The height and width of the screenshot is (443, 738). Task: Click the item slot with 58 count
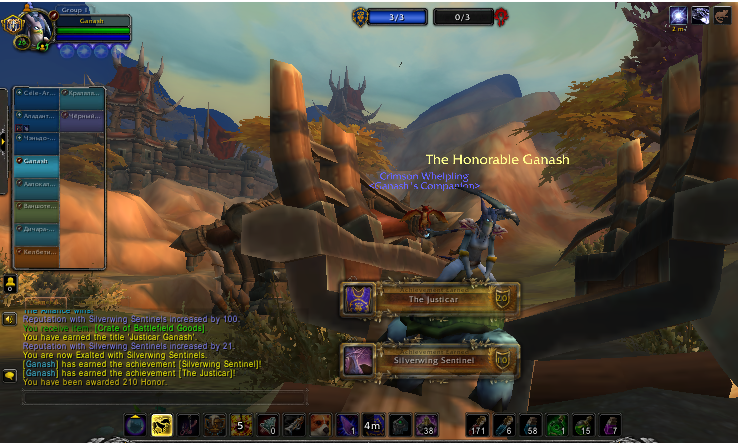[x=530, y=426]
